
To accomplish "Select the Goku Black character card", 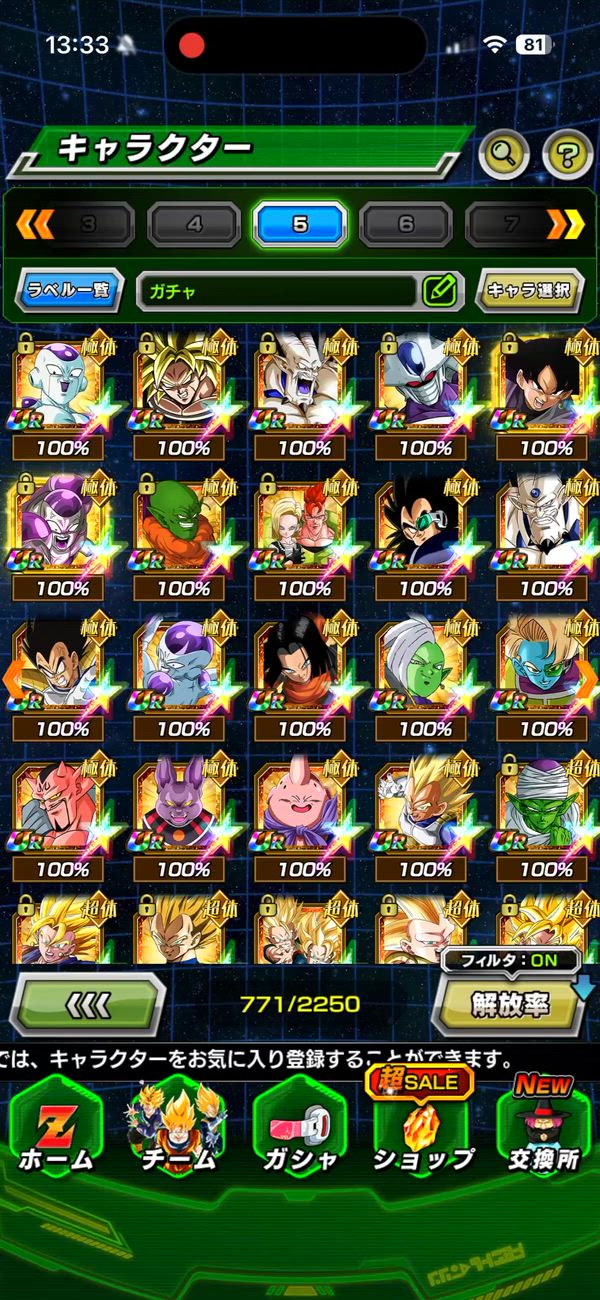I will [x=545, y=385].
